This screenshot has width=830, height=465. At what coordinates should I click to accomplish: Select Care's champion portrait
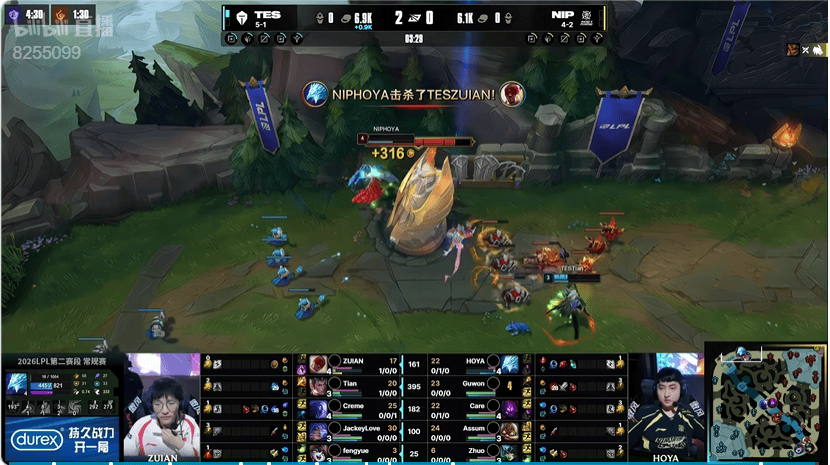[x=510, y=409]
